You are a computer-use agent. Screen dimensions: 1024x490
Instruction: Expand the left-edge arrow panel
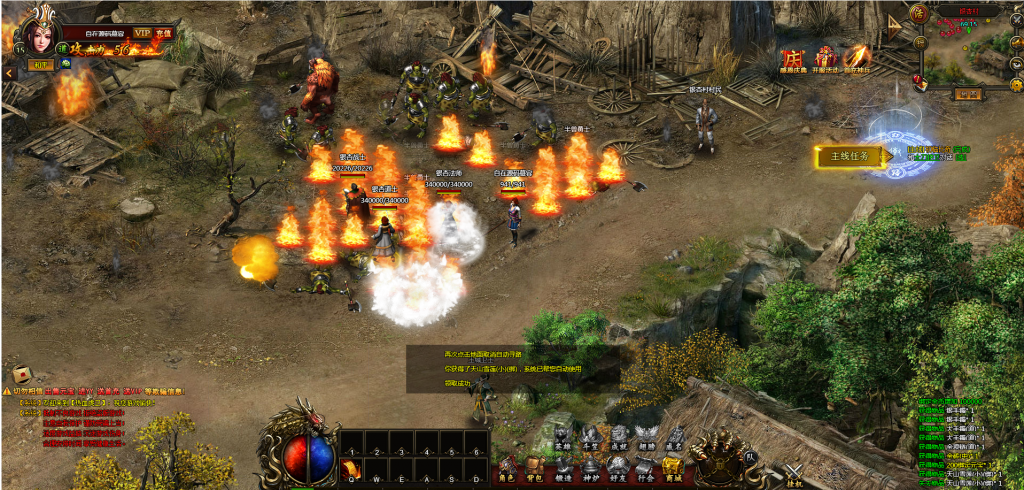[x=7, y=73]
